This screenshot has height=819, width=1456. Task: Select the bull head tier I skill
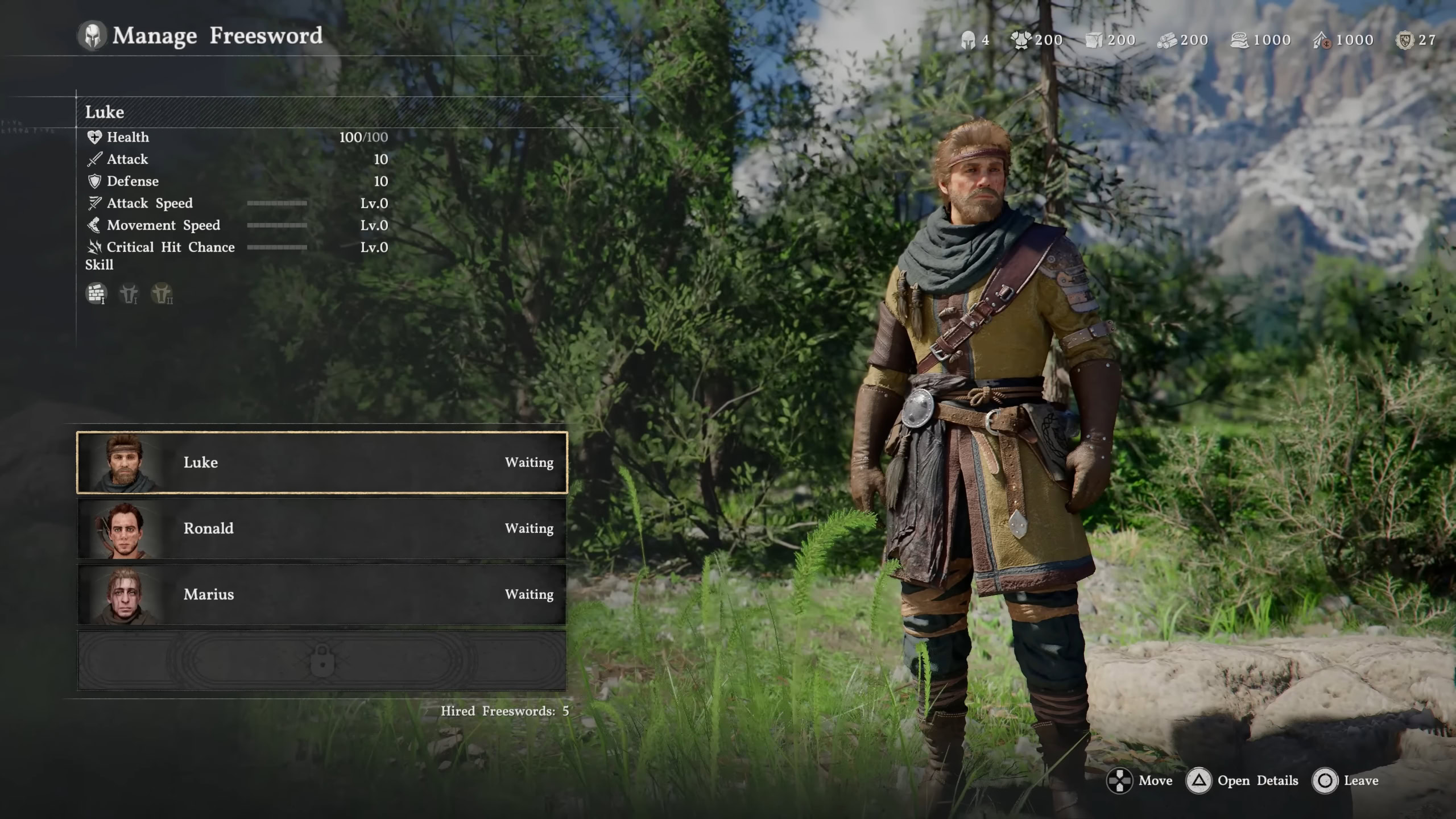pos(129,293)
